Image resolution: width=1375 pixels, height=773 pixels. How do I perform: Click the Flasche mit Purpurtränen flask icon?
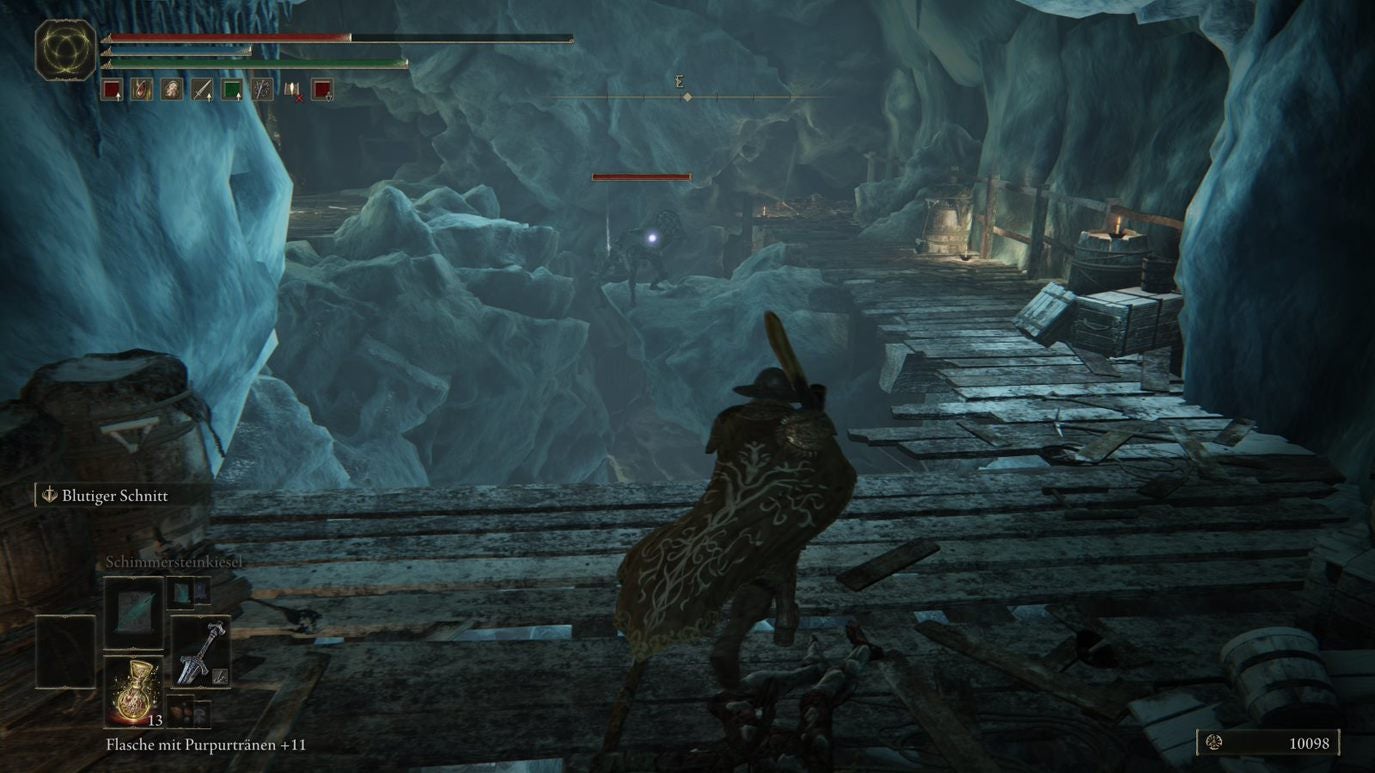click(x=133, y=695)
